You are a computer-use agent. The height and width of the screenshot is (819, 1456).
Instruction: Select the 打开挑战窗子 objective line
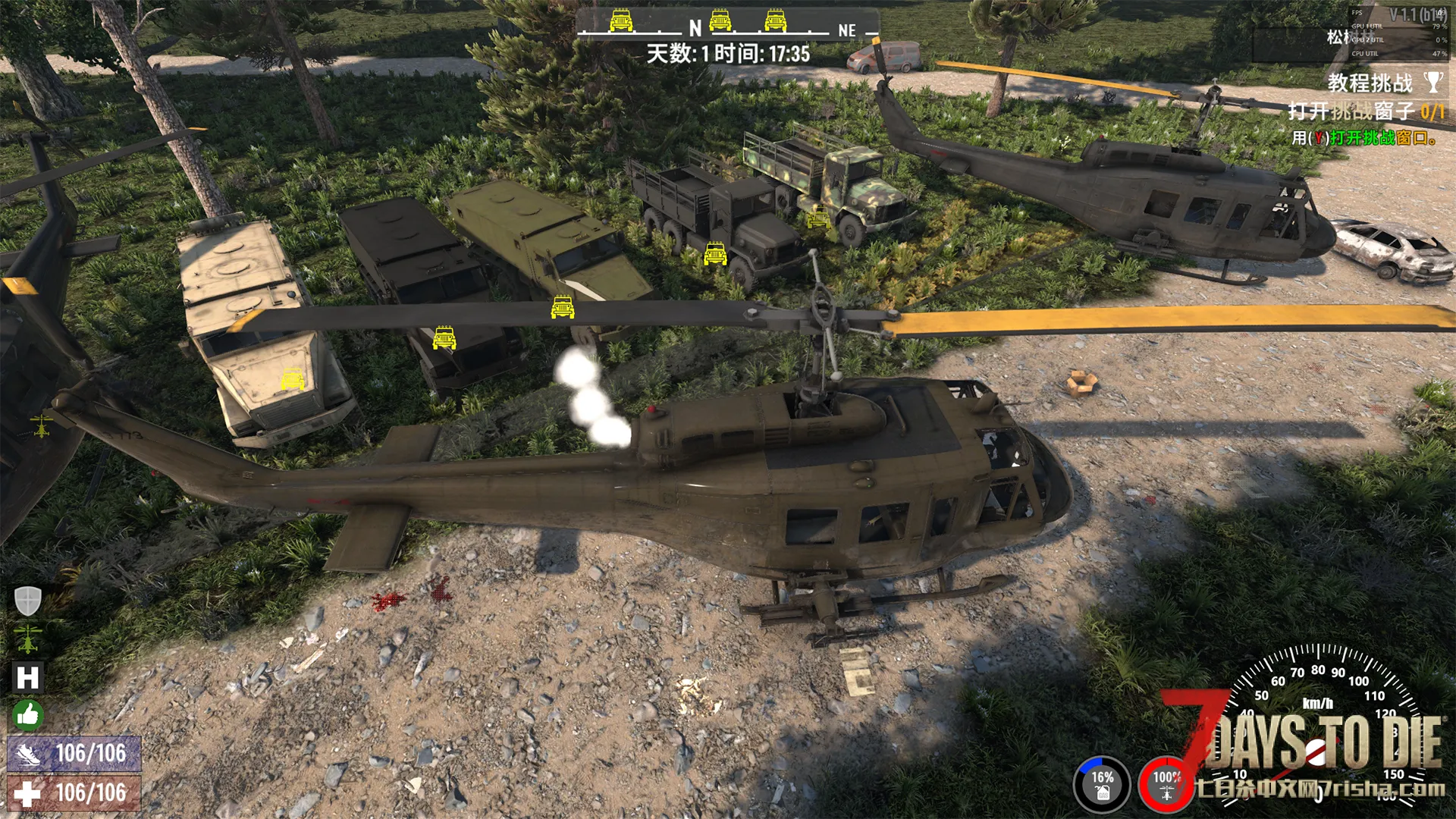point(1365,111)
